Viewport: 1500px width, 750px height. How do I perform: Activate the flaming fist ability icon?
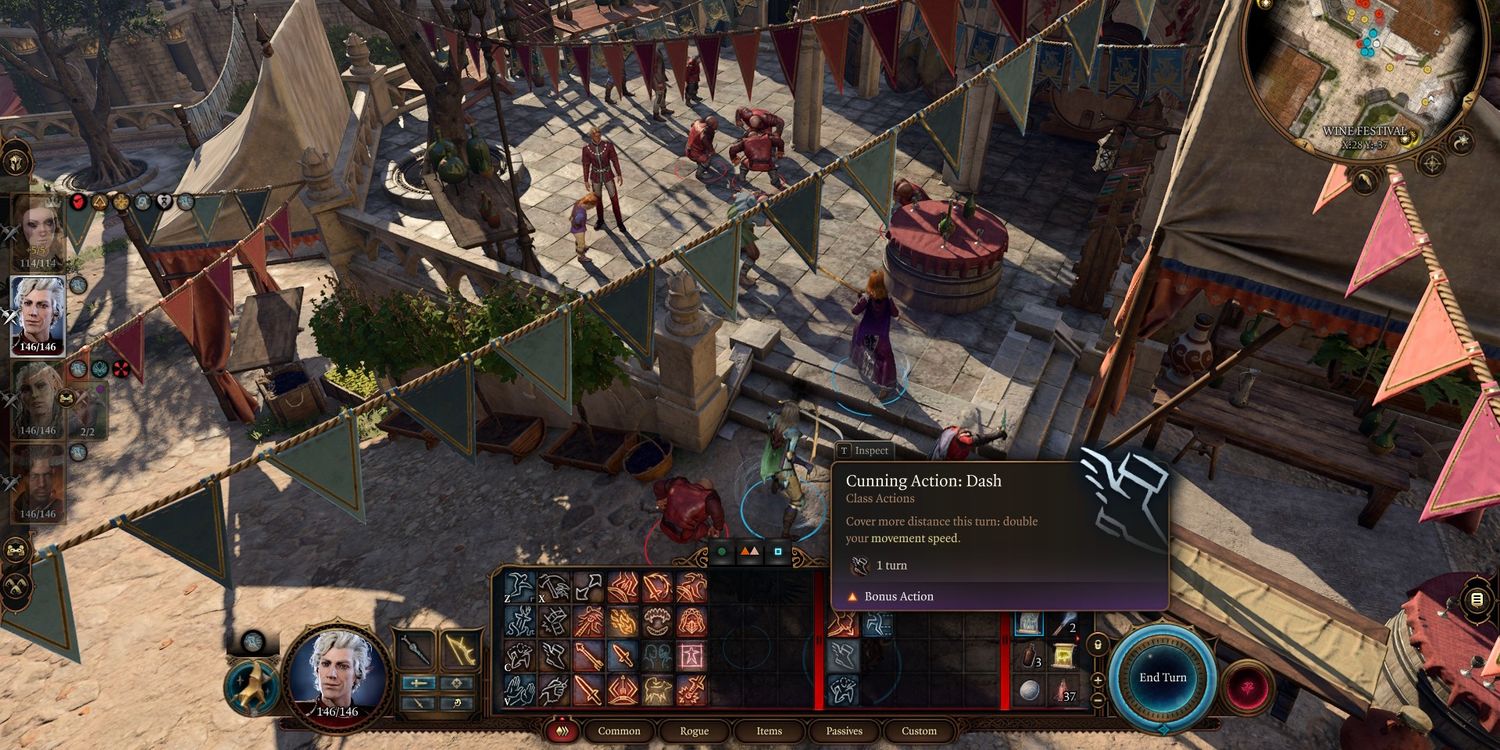625,621
